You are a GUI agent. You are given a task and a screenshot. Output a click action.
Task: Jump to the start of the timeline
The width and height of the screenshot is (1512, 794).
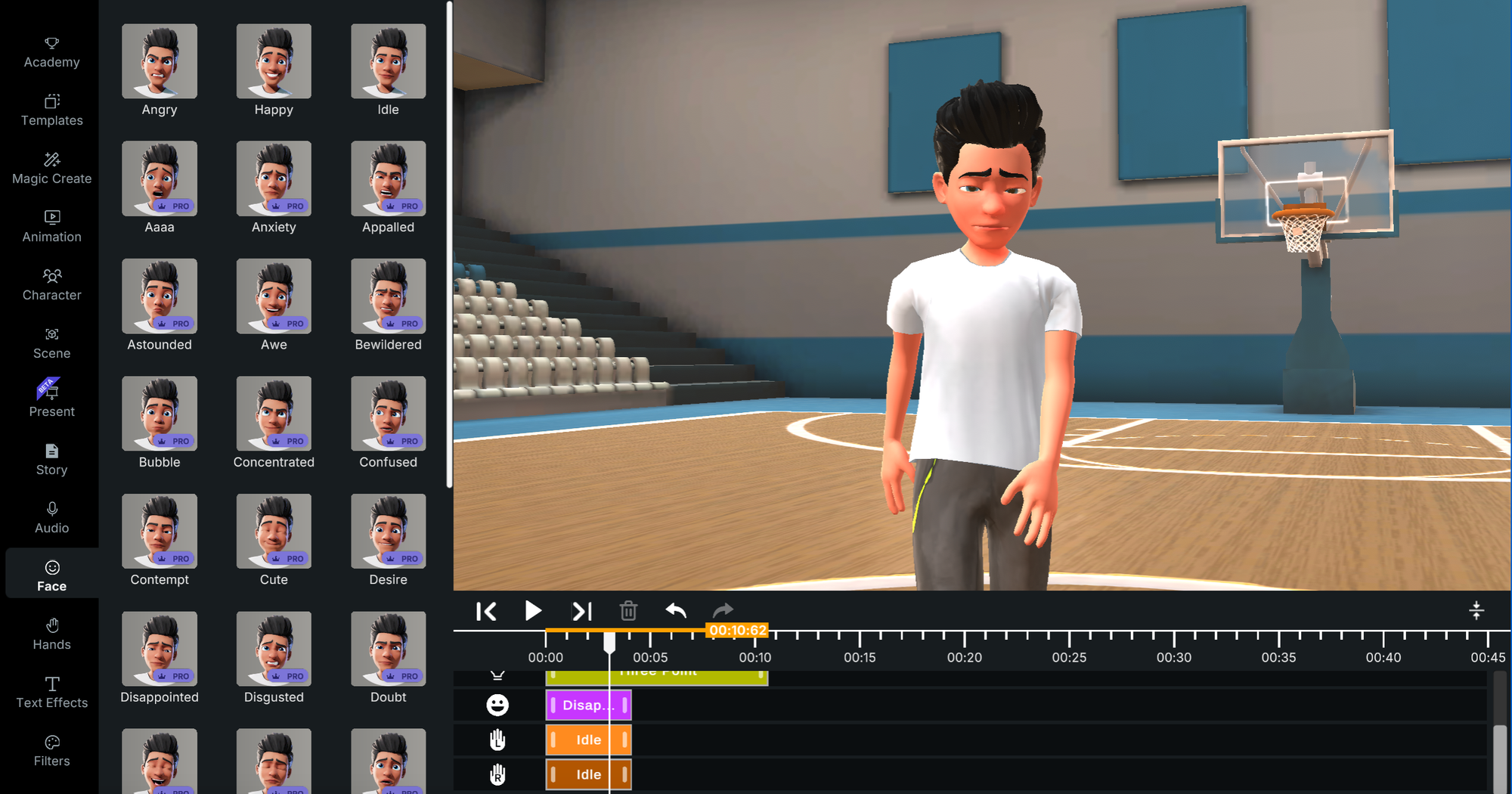487,611
